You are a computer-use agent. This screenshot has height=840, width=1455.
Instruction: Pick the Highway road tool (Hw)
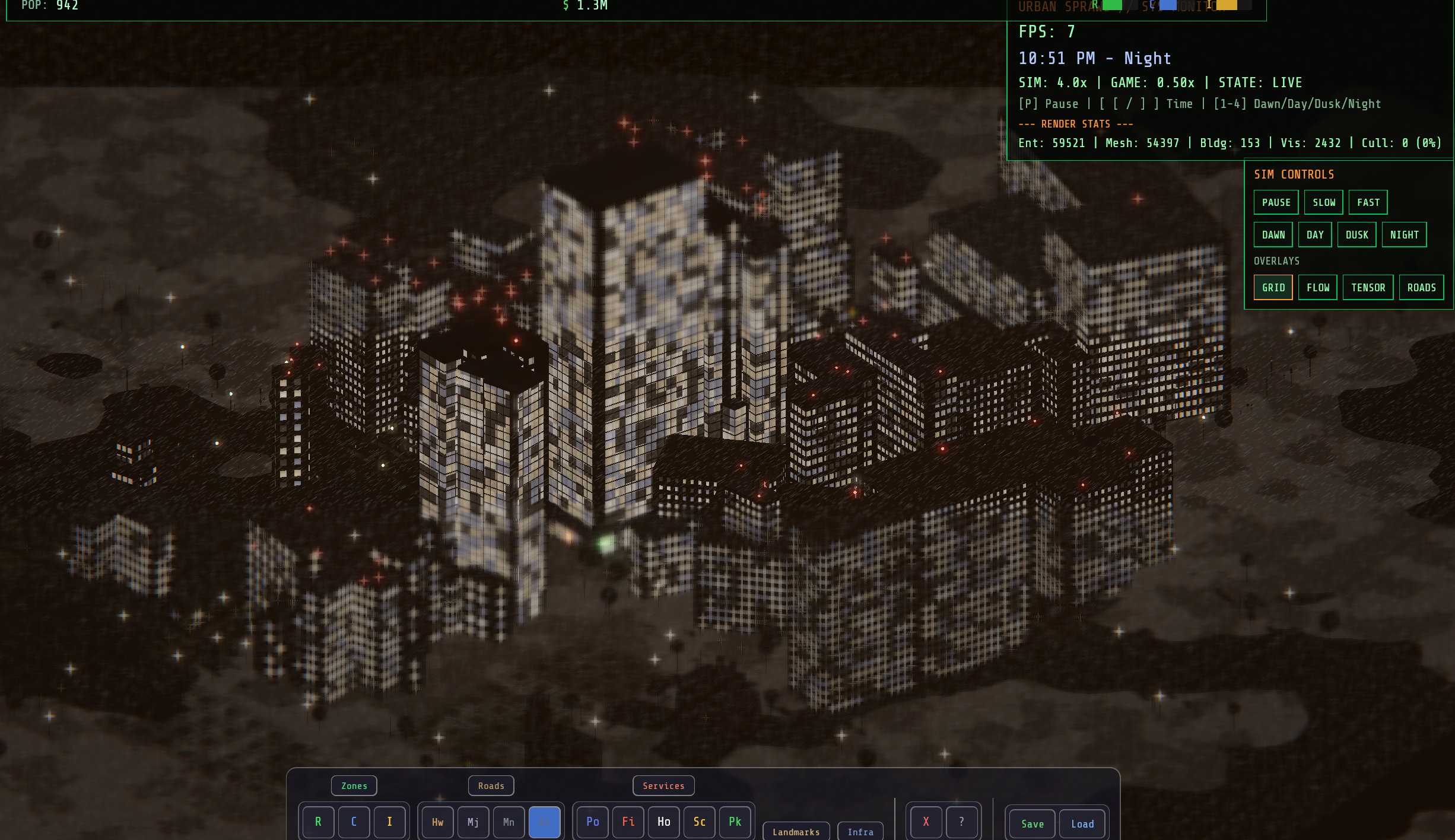point(437,822)
